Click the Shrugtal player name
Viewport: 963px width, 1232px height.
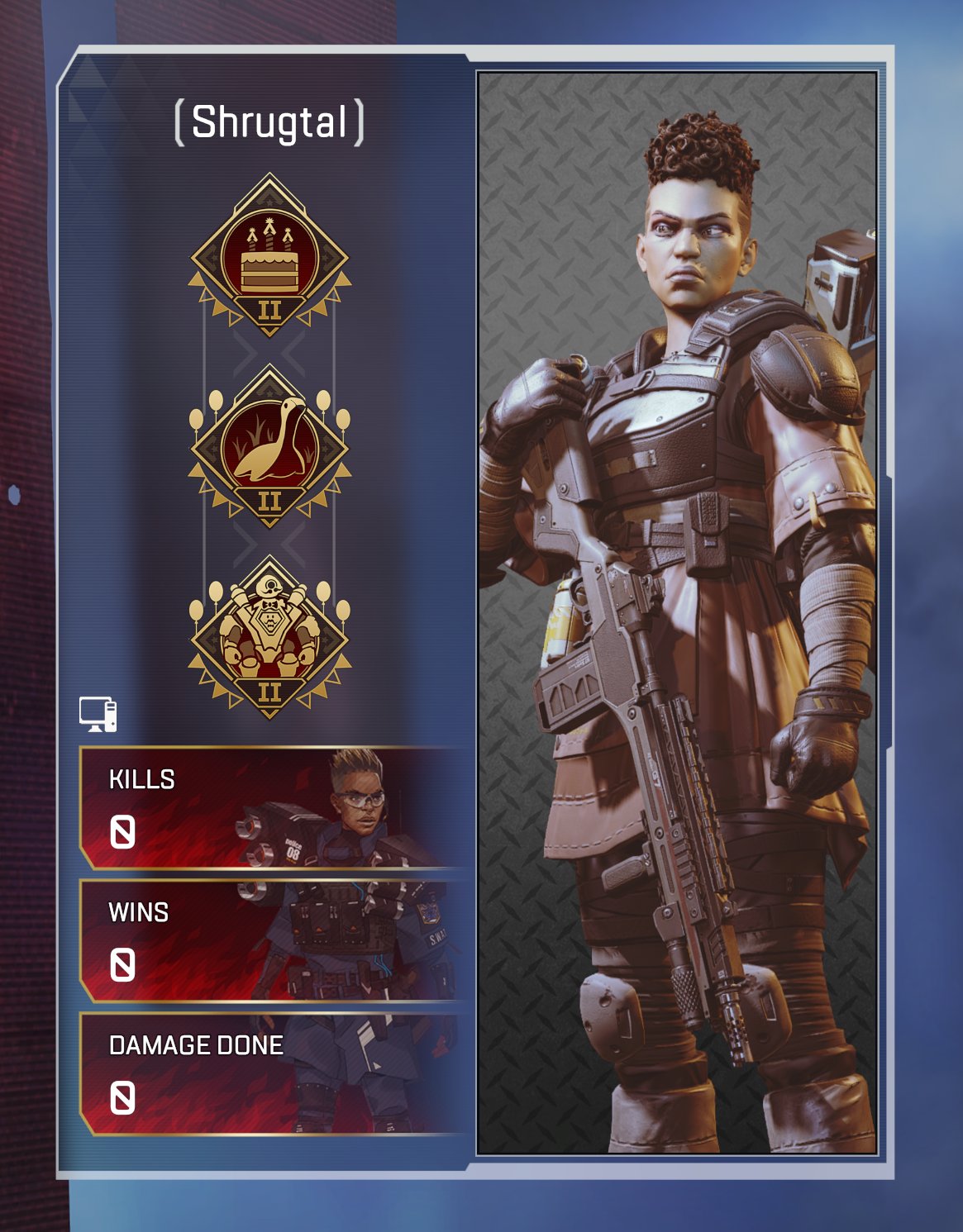pos(269,122)
